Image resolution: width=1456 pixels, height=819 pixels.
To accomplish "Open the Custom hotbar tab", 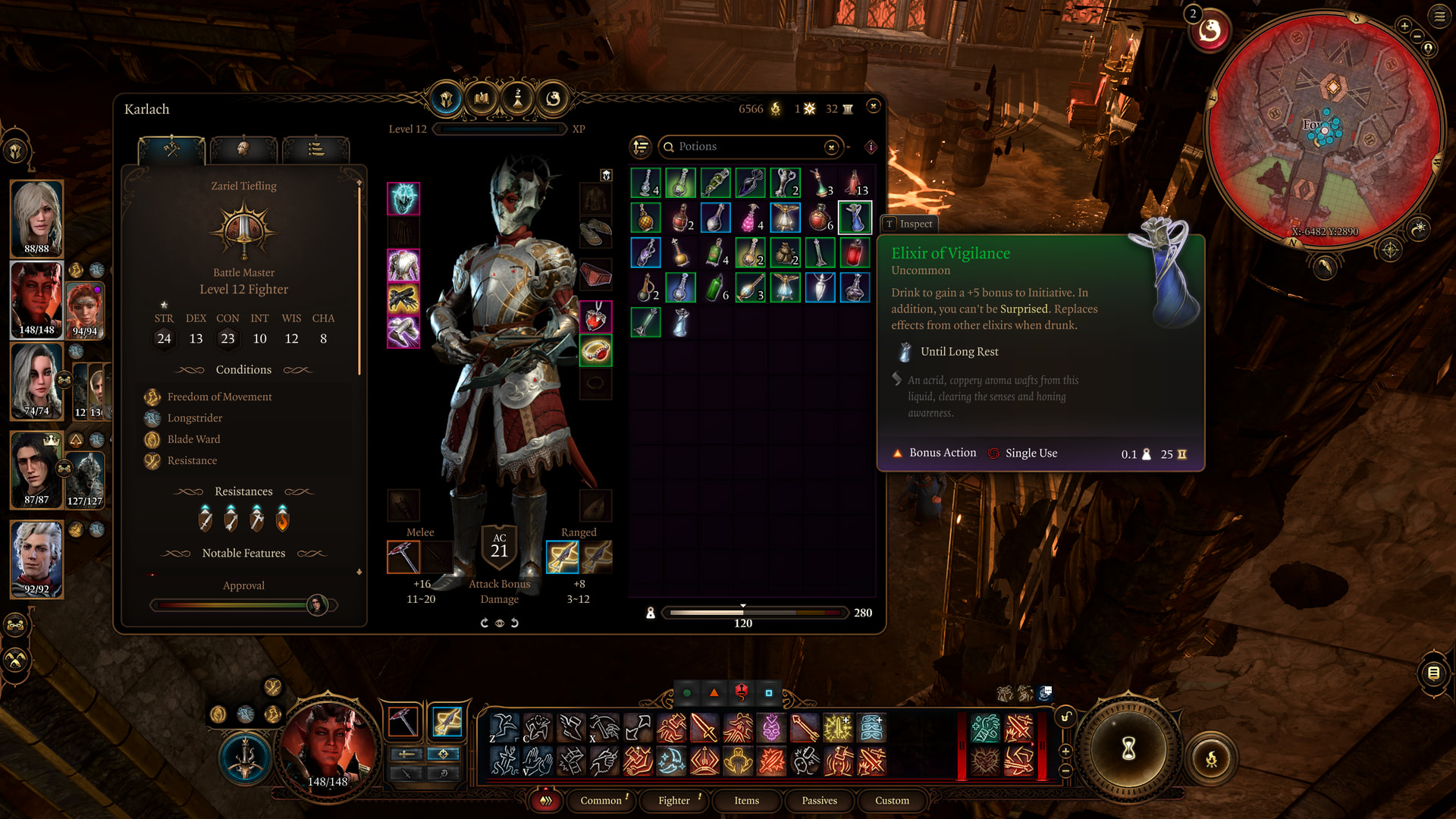I will (x=893, y=801).
